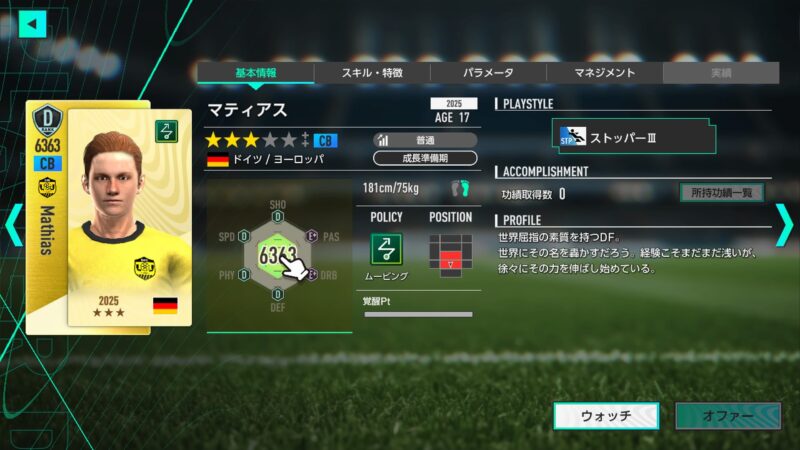Open the スキル・特徴 tab
The image size is (800, 450).
pos(372,73)
